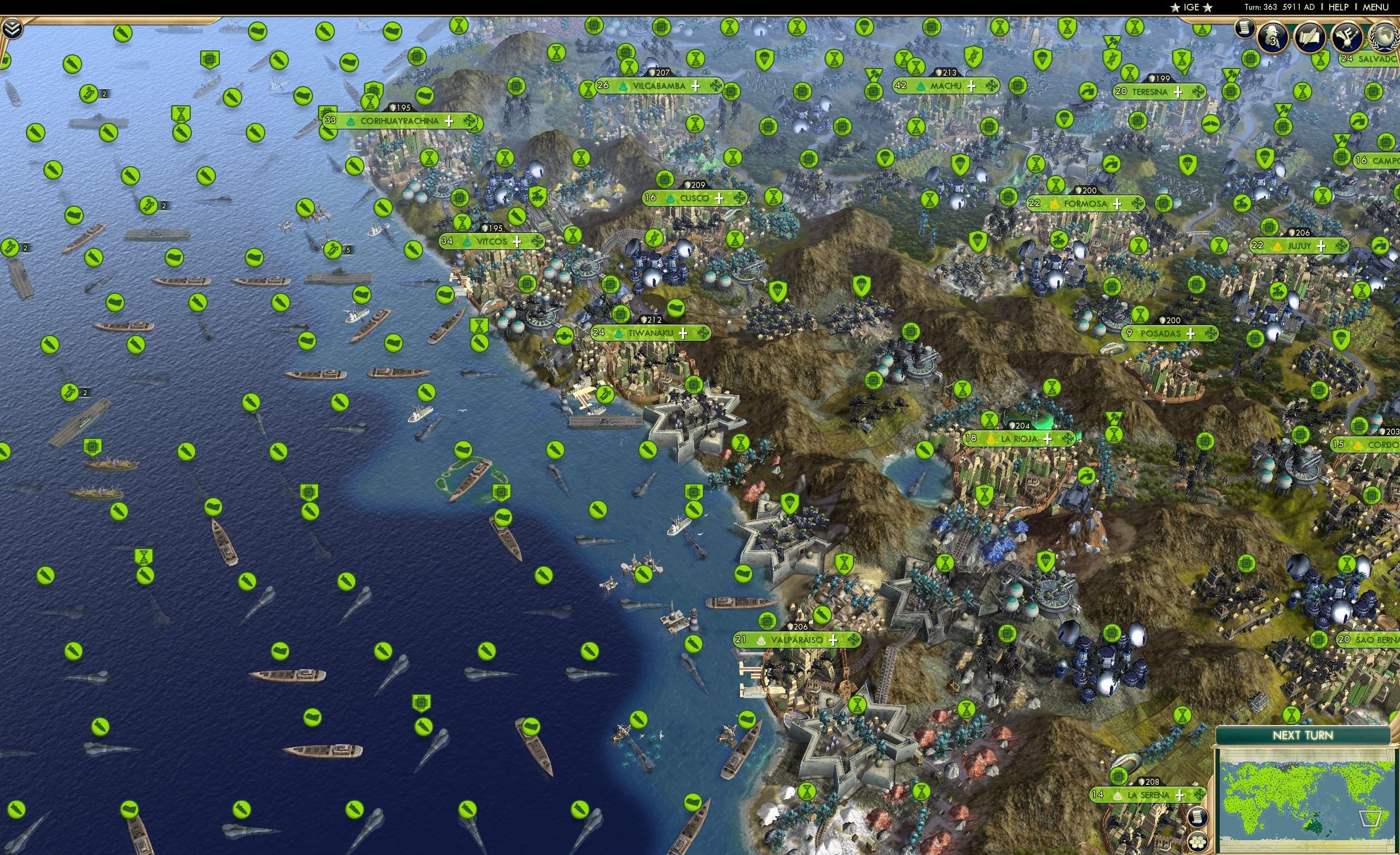Viewport: 1400px width, 855px height.
Task: Click the scroll icon beside the minimap
Action: [1199, 818]
